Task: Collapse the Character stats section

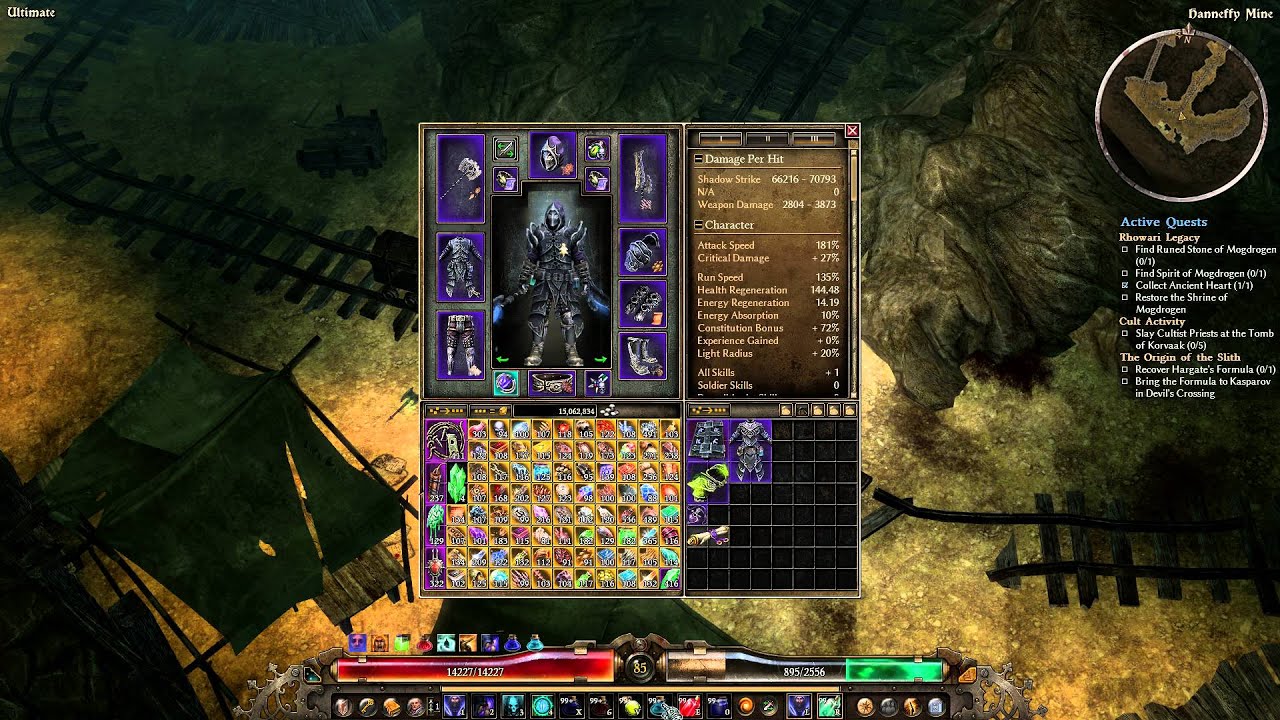Action: tap(699, 225)
